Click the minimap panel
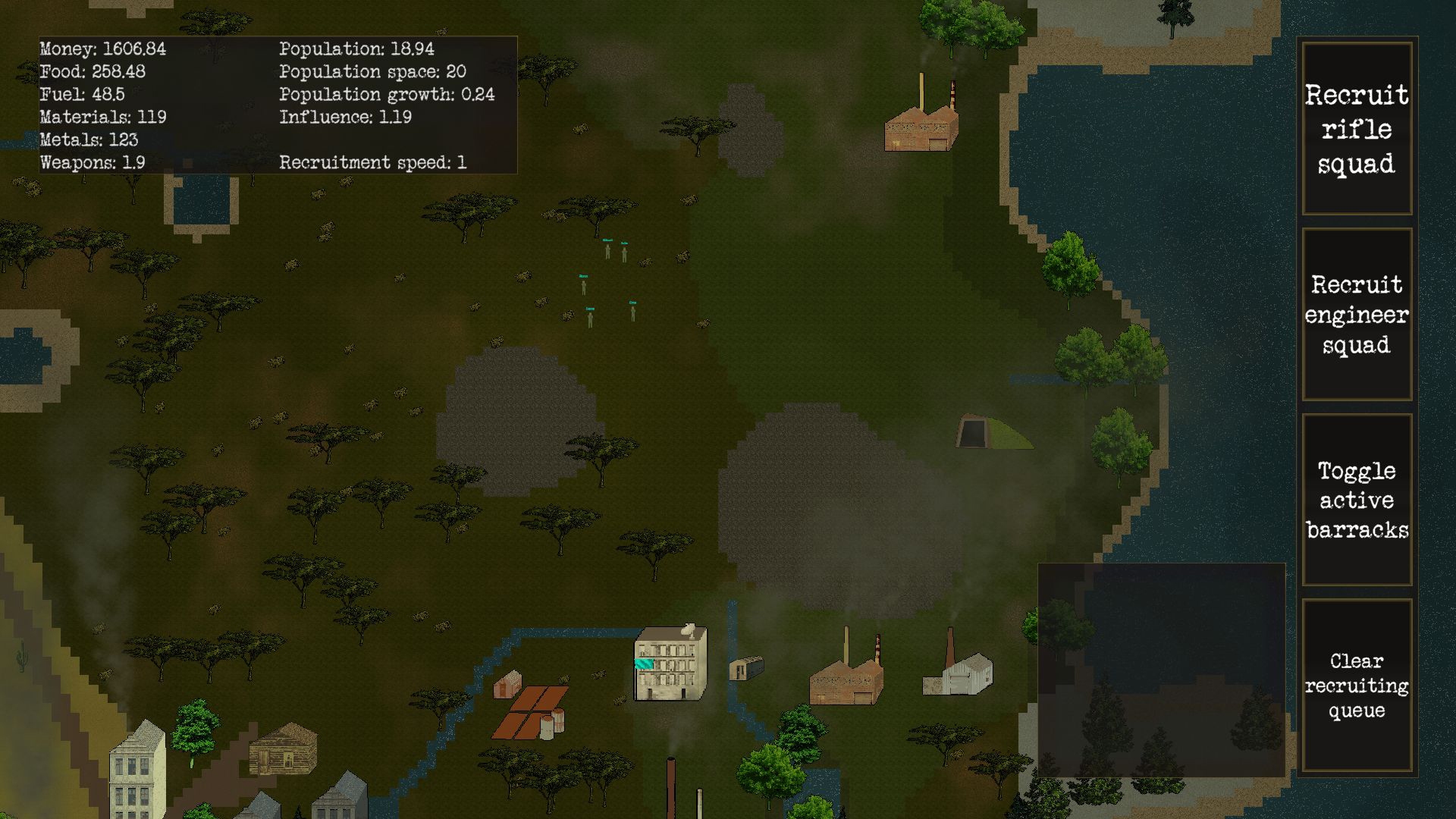The image size is (1456, 819). tap(1161, 670)
